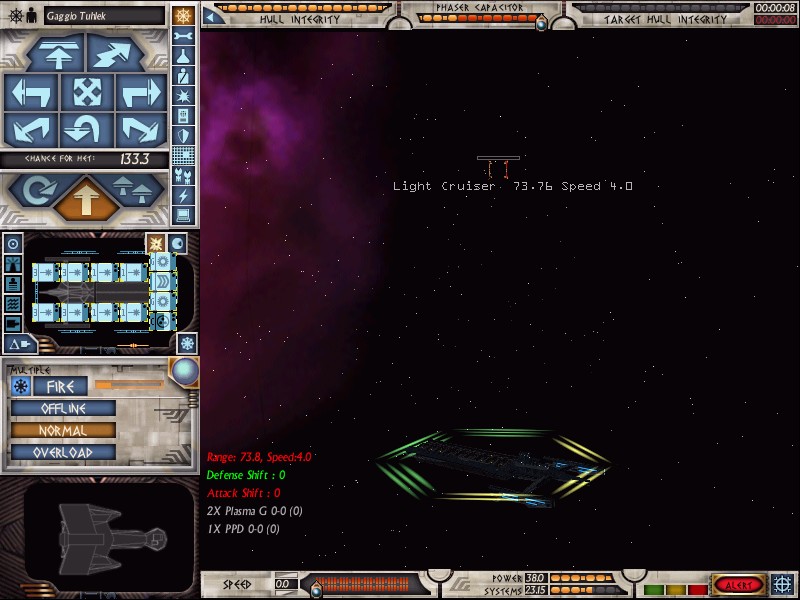The width and height of the screenshot is (800, 600).
Task: Show the science flask panel
Action: 183,56
